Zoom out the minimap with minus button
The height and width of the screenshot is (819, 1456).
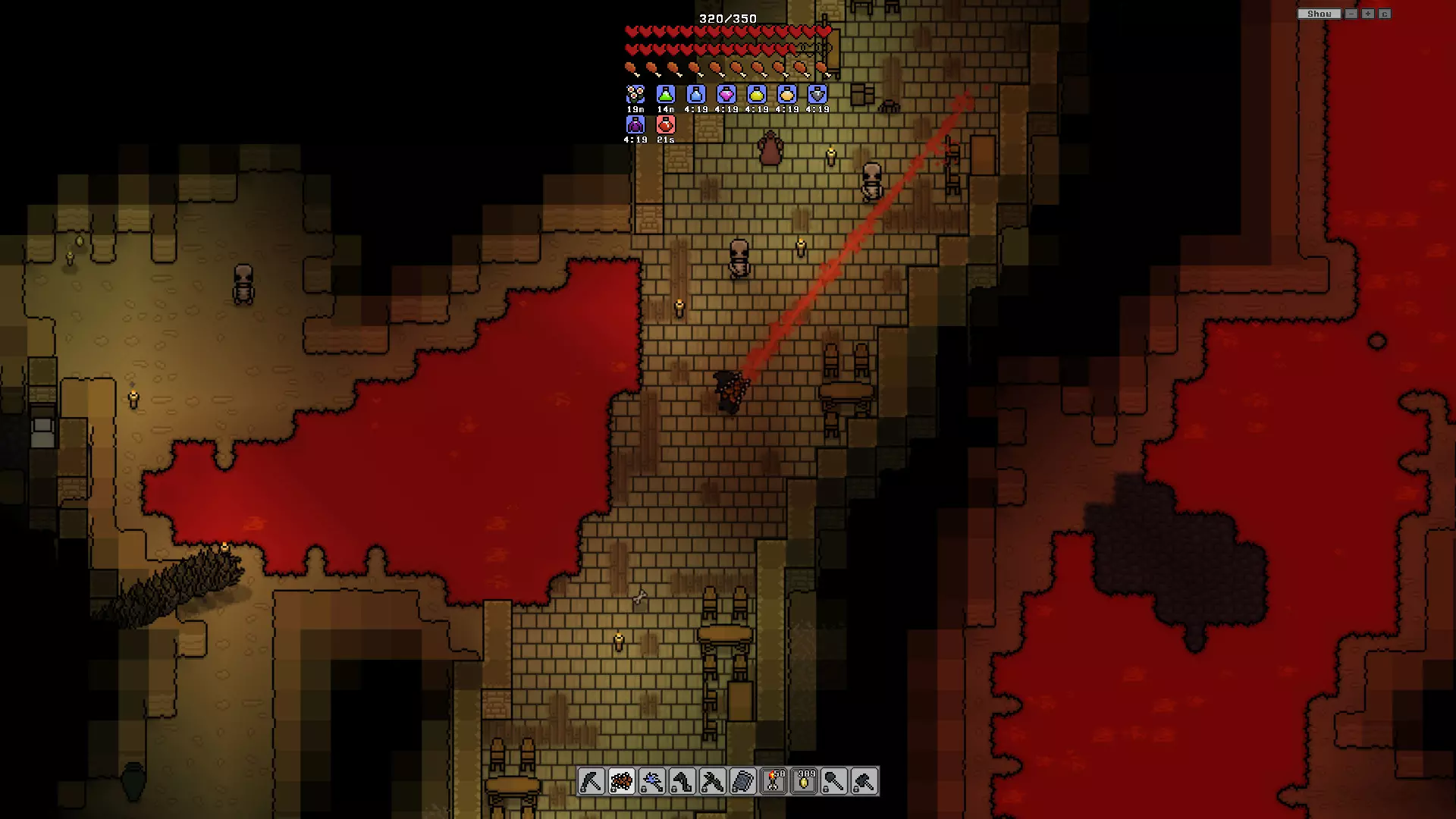point(1351,14)
